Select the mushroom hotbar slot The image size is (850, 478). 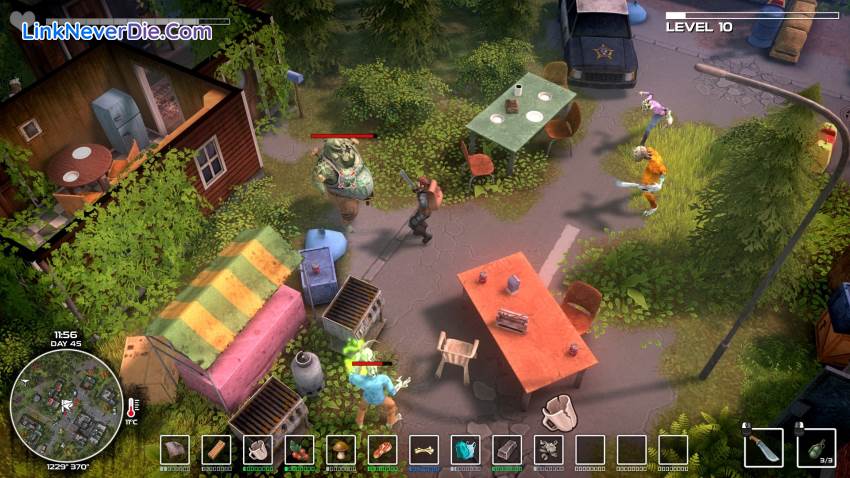tap(341, 450)
